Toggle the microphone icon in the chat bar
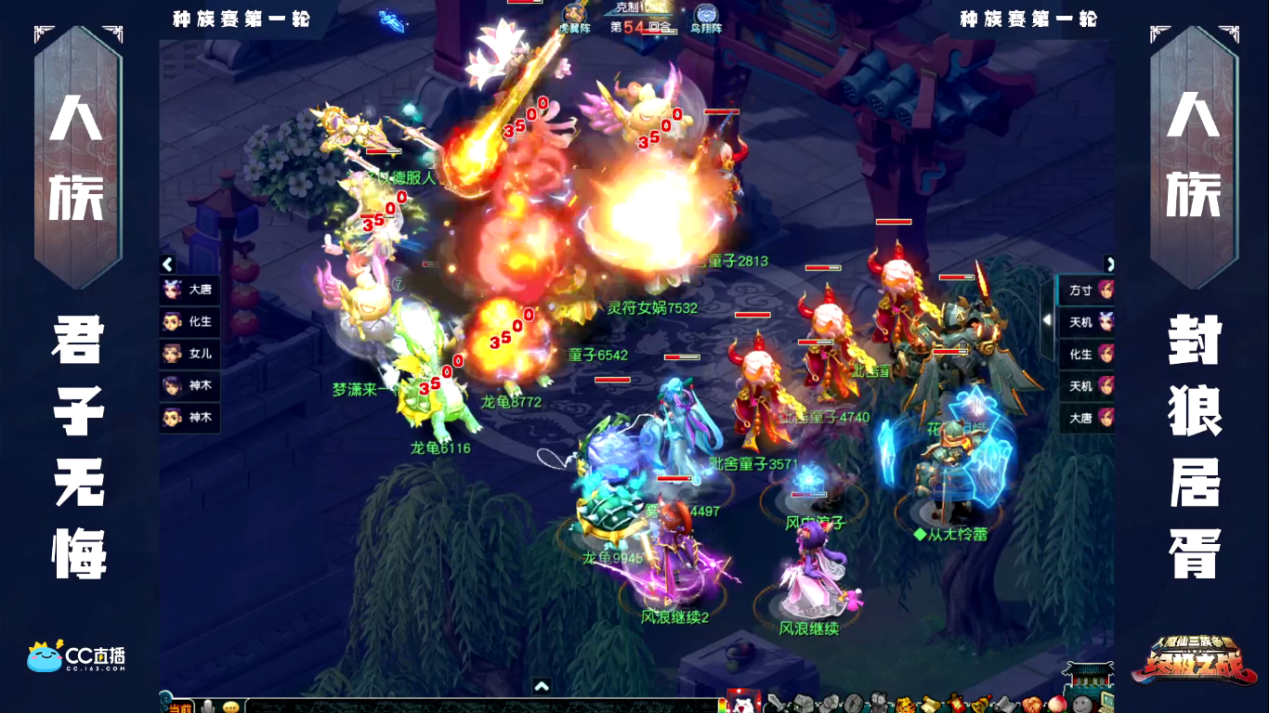Screen dimensions: 1269x713 click(x=208, y=706)
